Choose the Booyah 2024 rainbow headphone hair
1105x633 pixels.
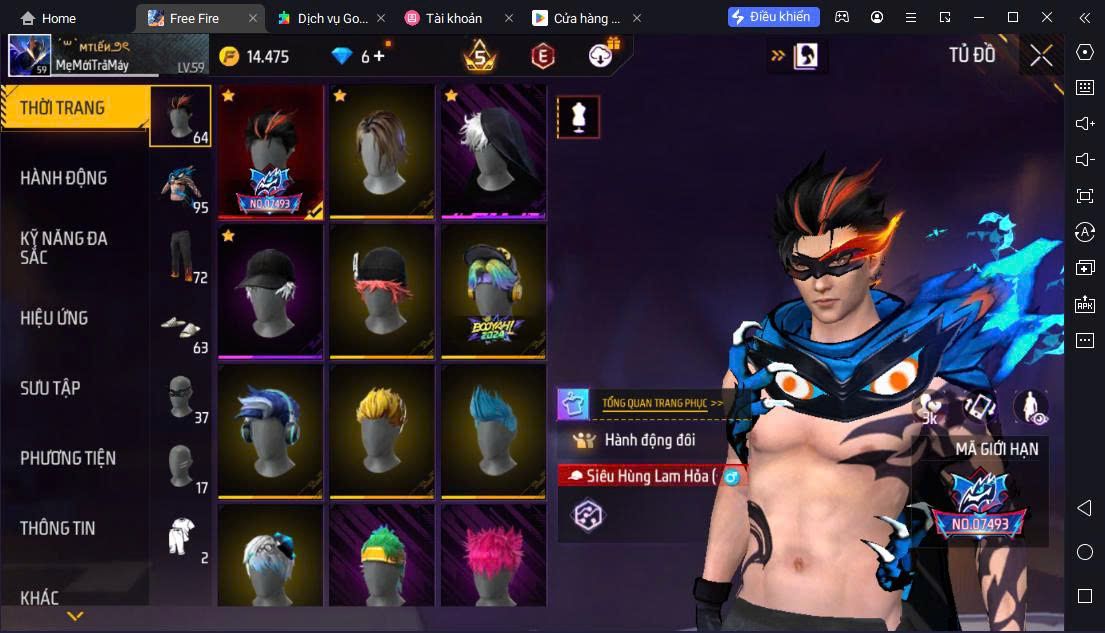click(493, 291)
